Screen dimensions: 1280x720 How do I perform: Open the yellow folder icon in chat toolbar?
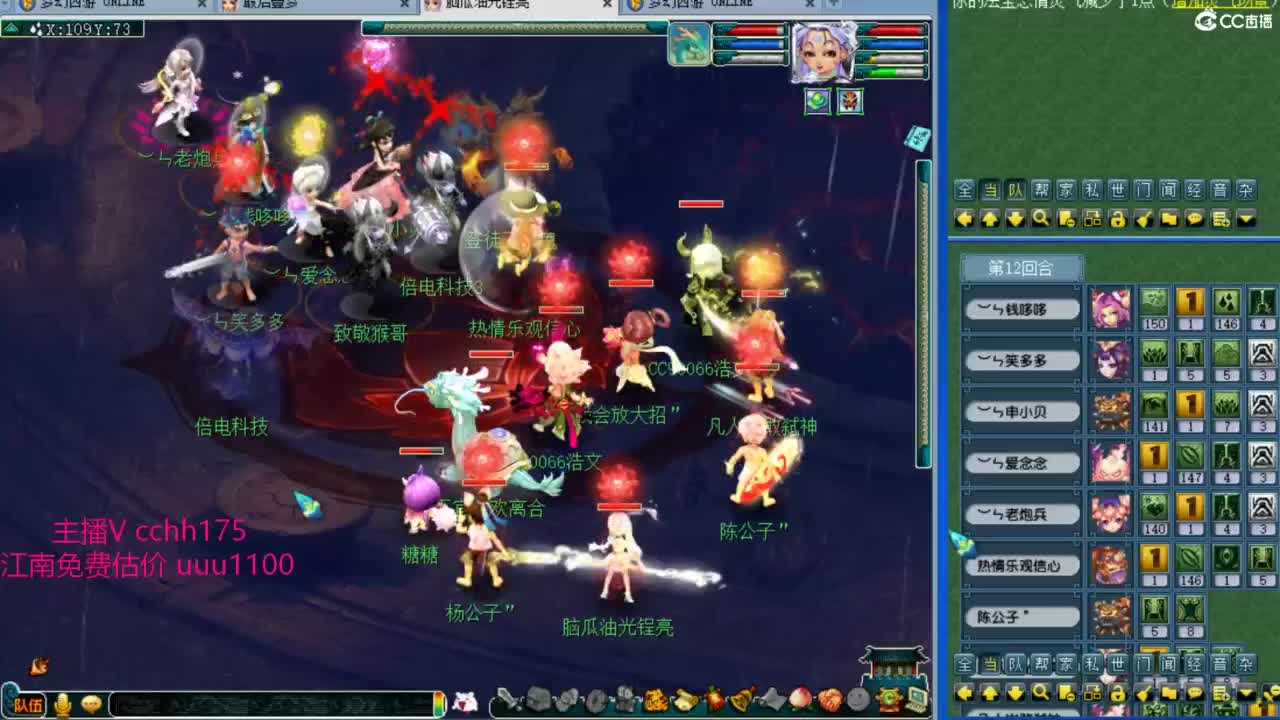pyautogui.click(x=1168, y=219)
